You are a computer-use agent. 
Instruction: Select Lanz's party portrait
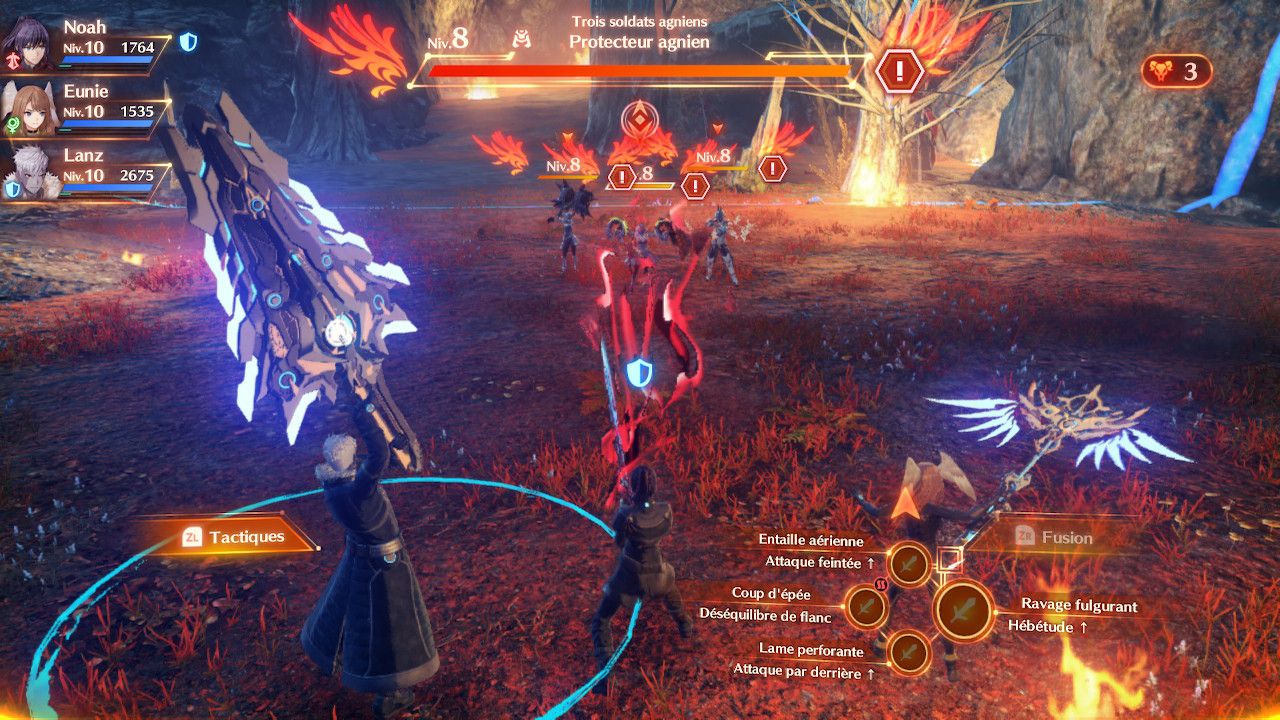tap(28, 174)
